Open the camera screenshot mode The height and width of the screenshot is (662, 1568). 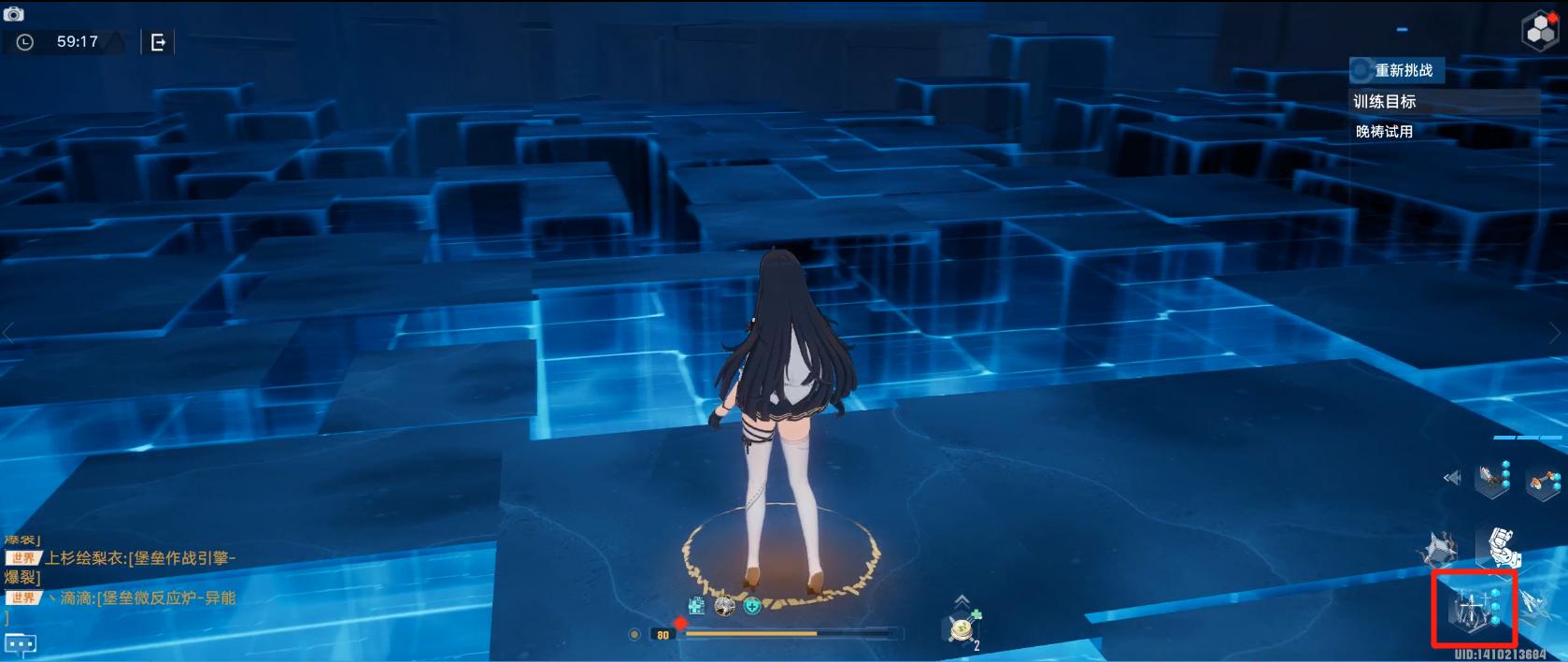pyautogui.click(x=13, y=14)
